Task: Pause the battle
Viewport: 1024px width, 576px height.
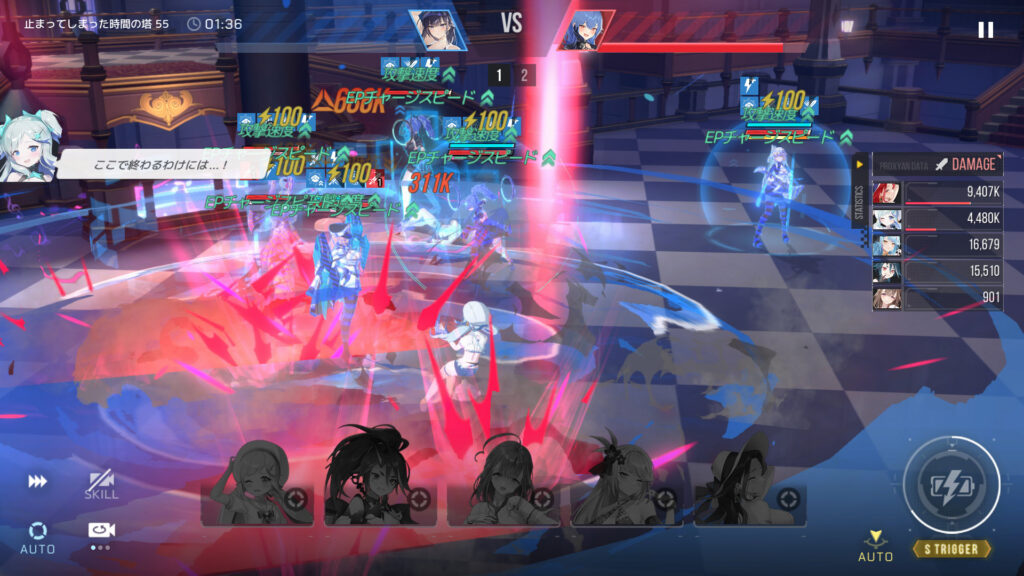Action: tap(985, 30)
